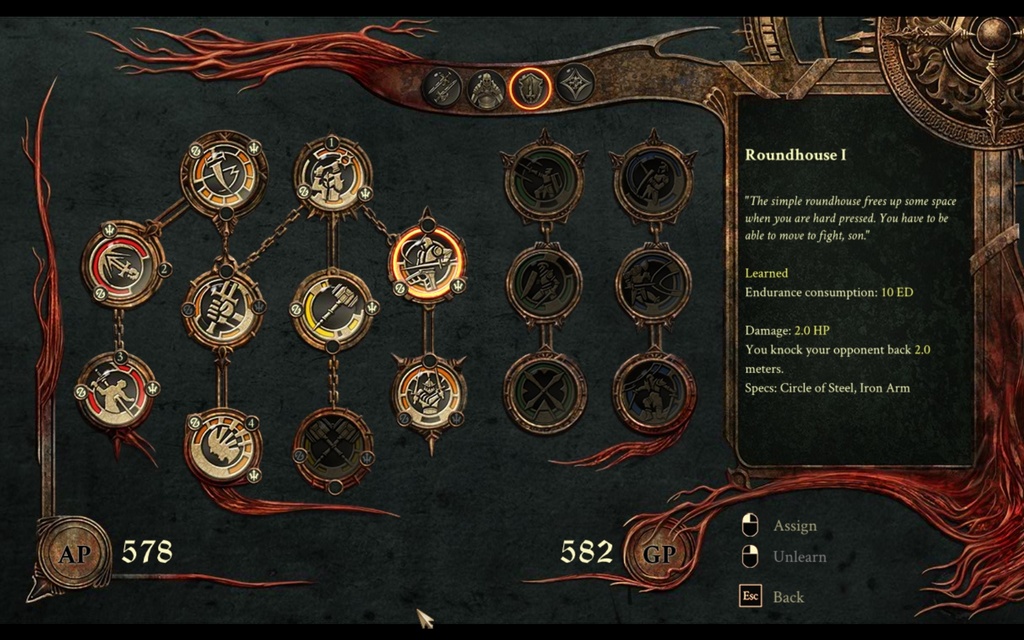The height and width of the screenshot is (640, 1024).
Task: Select the locked blue archer skill
Action: [653, 180]
